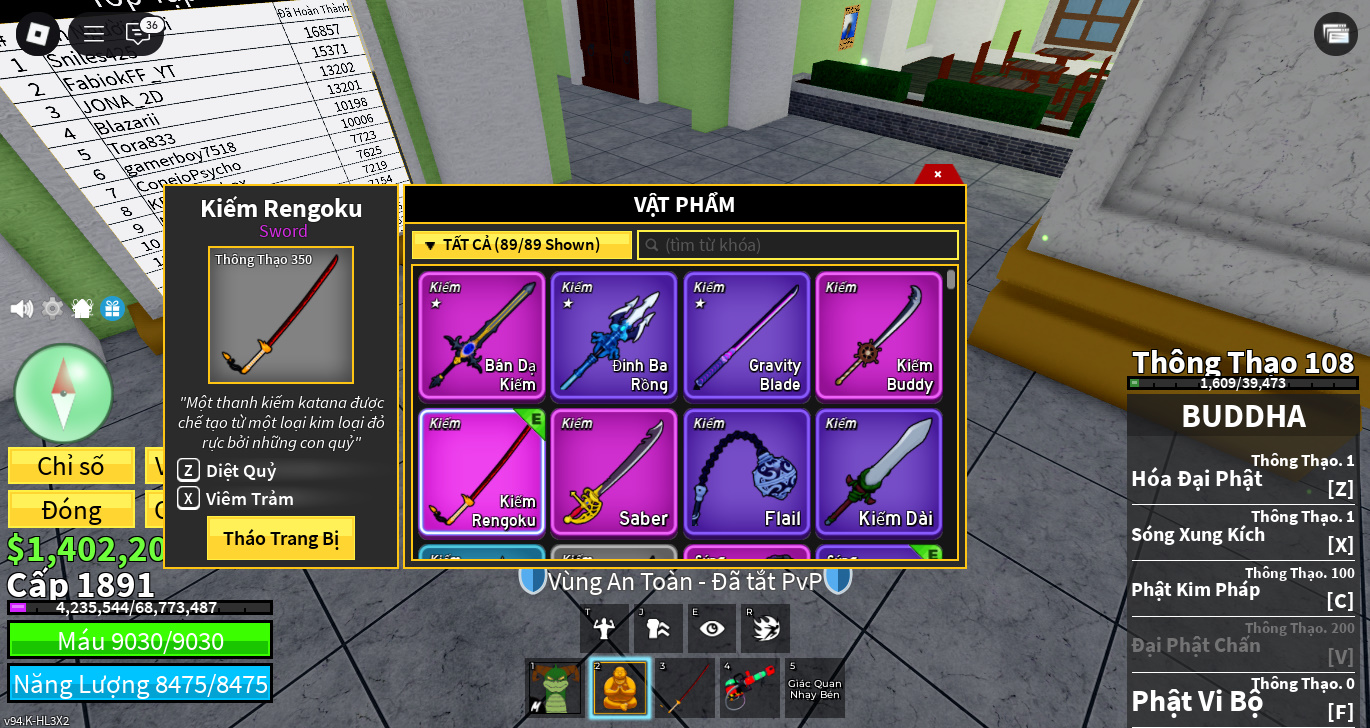Open the Chỉ số stats menu
Image resolution: width=1370 pixels, height=728 pixels.
(71, 466)
